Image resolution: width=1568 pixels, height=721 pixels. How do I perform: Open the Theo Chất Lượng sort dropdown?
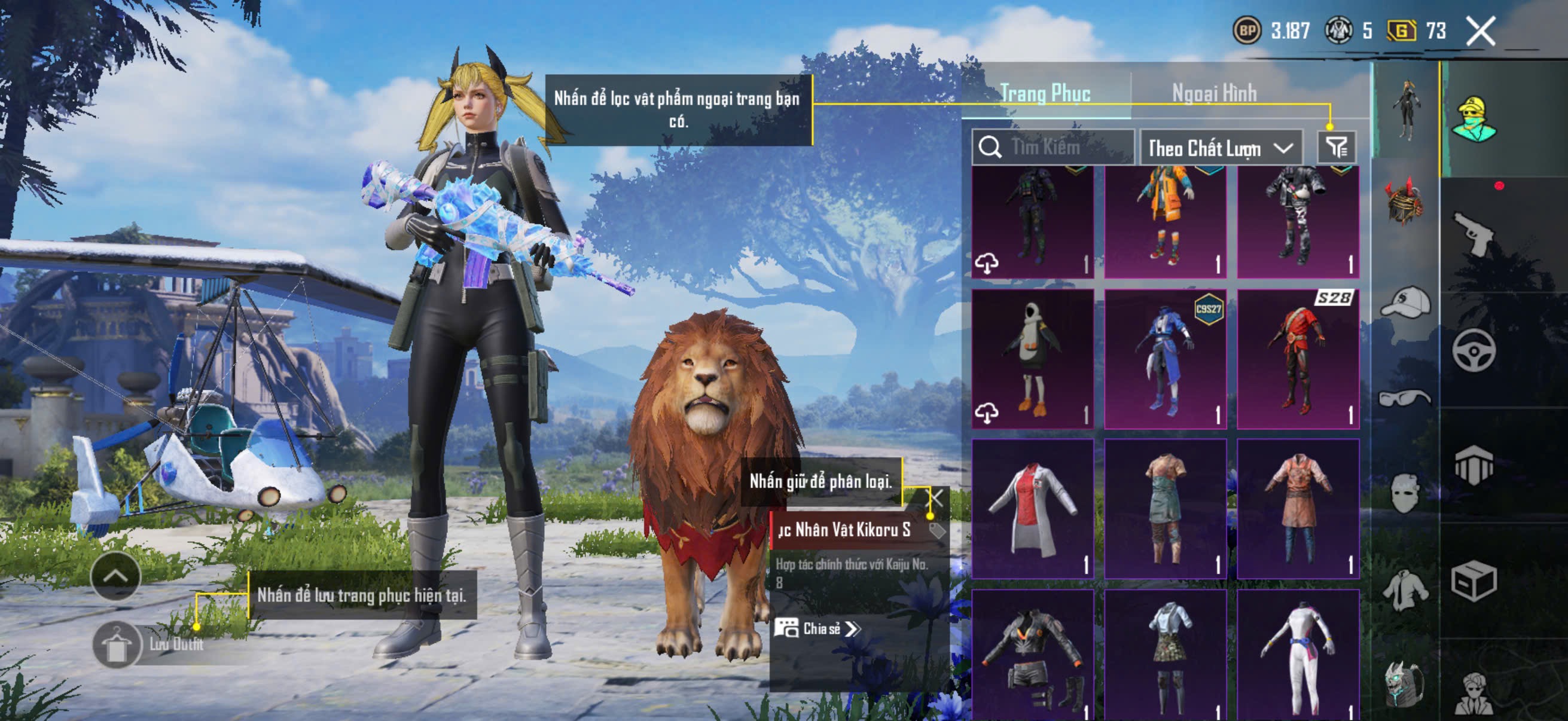[1220, 148]
